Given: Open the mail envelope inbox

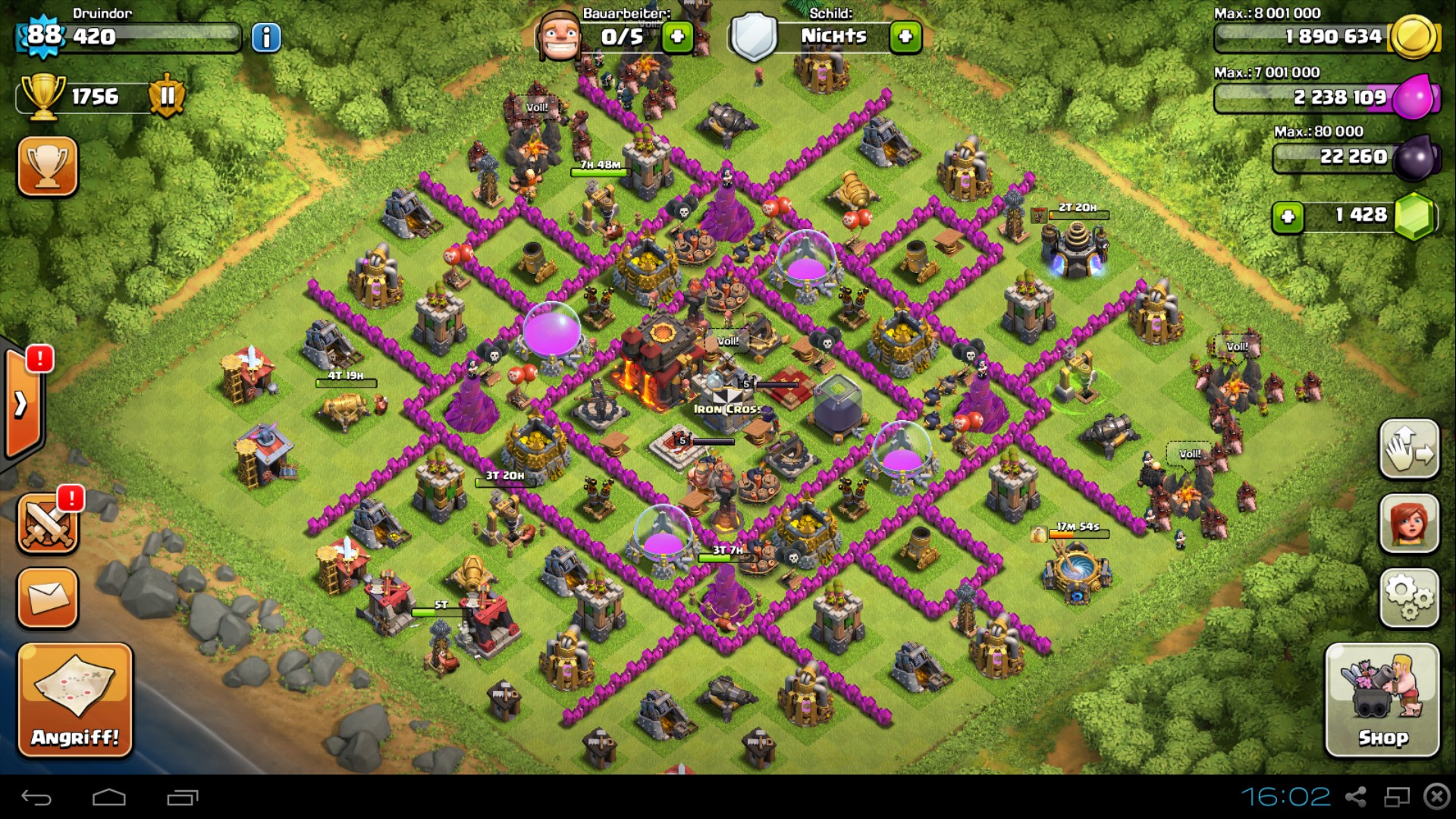Looking at the screenshot, I should click(47, 598).
